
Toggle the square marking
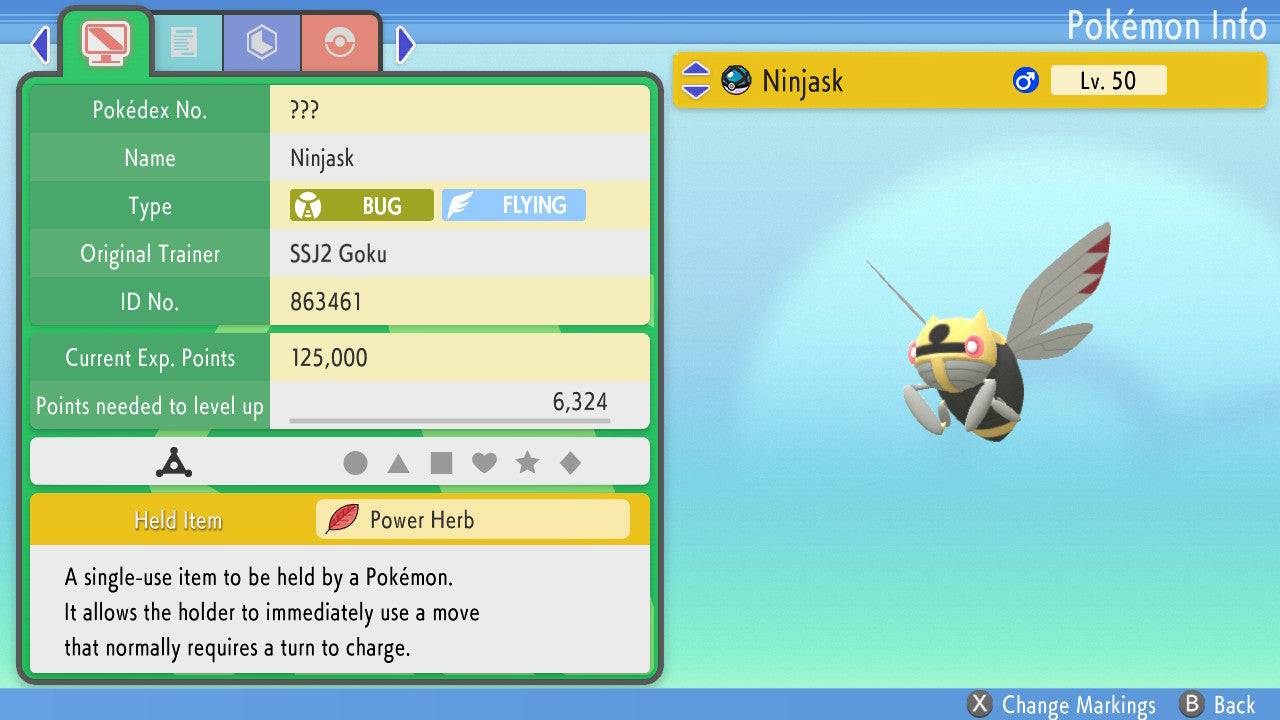[441, 463]
